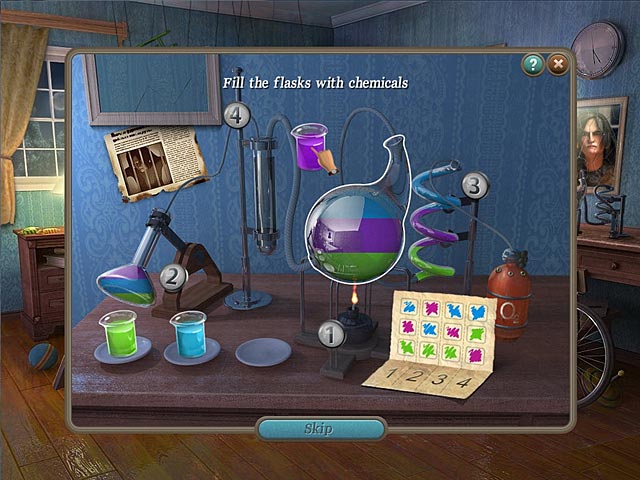Skip the flask puzzle

coord(320,429)
